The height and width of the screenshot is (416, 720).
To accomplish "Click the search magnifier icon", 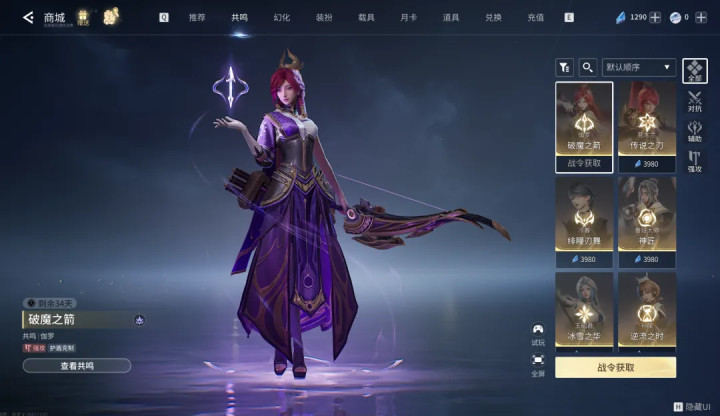I will [588, 67].
